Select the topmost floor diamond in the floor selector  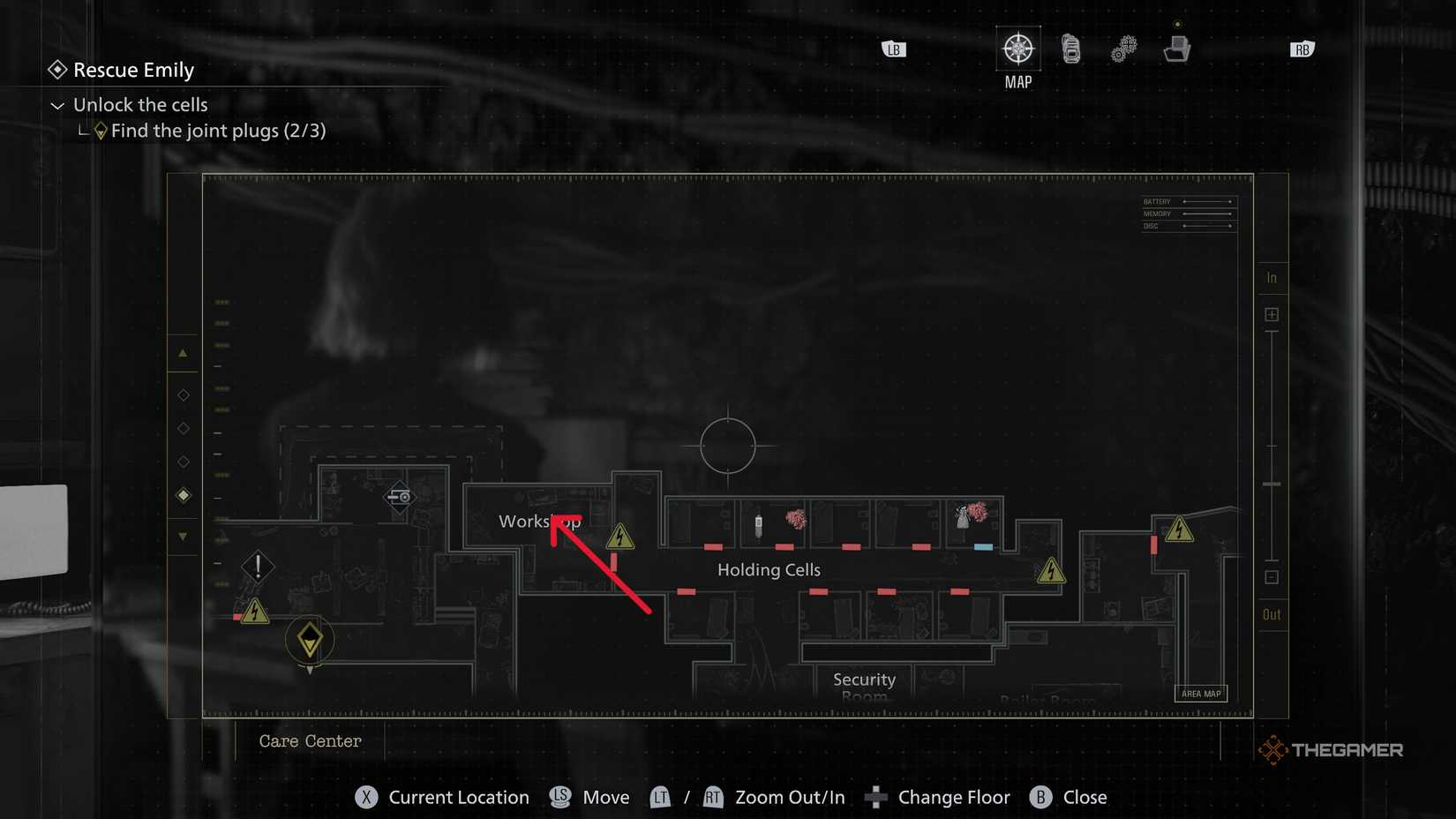pos(183,394)
